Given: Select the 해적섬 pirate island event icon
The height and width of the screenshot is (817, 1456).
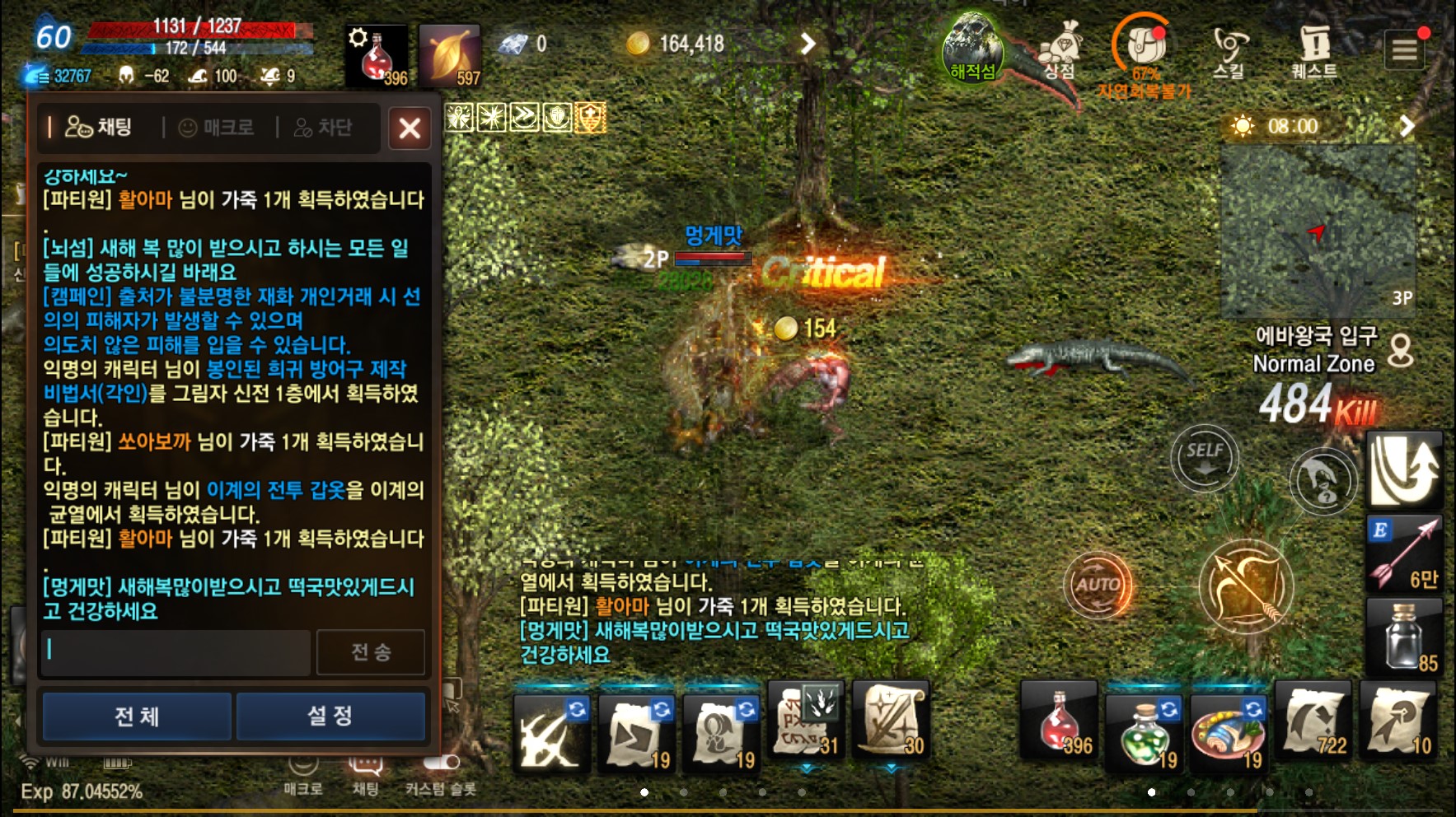Looking at the screenshot, I should pos(972,45).
